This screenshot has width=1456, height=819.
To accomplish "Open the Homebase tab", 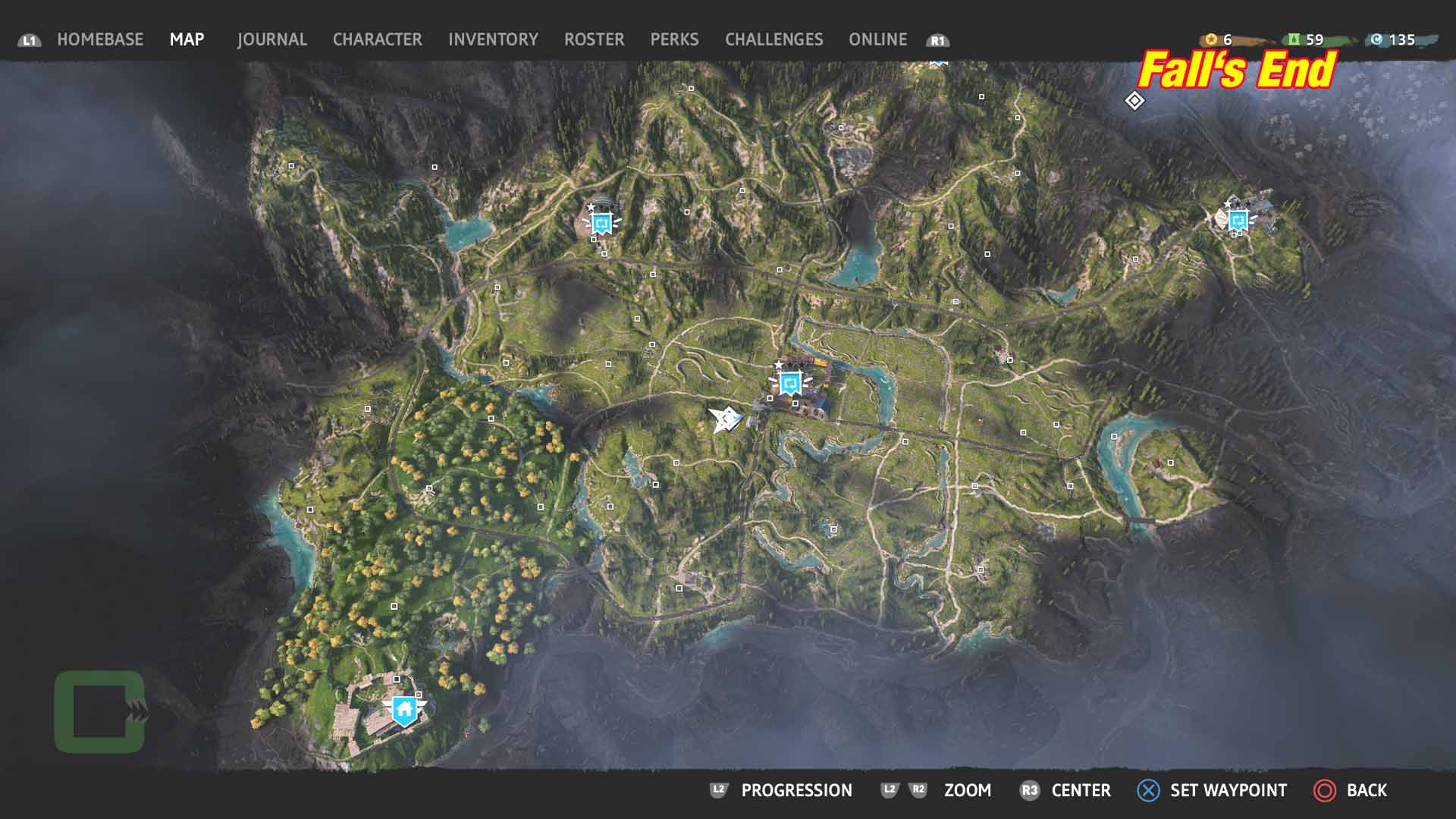I will (99, 39).
